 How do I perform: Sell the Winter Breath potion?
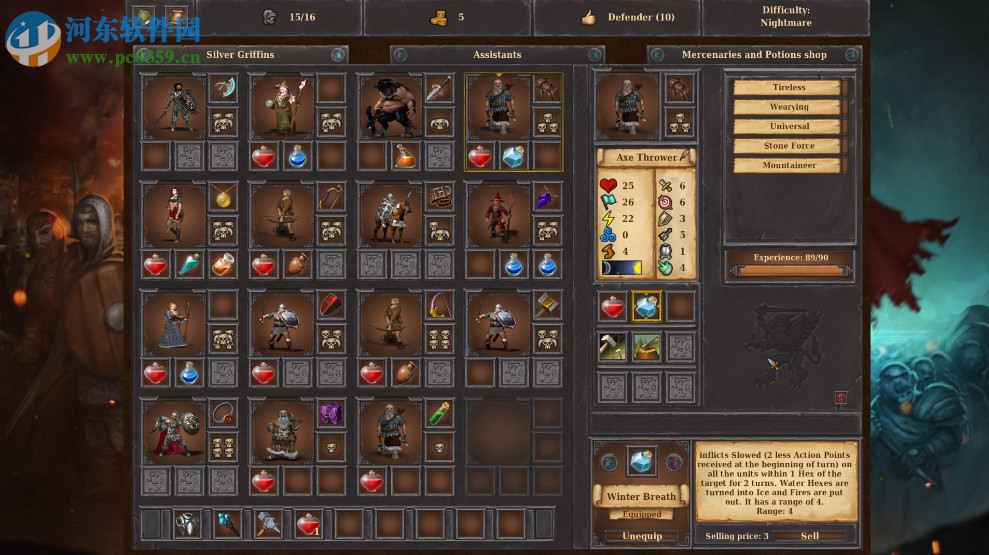pyautogui.click(x=810, y=536)
